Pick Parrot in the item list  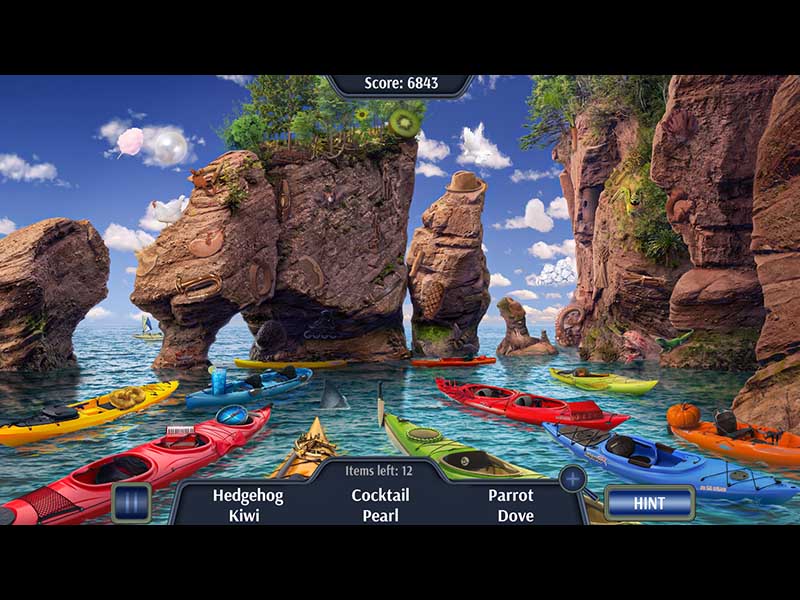[510, 495]
